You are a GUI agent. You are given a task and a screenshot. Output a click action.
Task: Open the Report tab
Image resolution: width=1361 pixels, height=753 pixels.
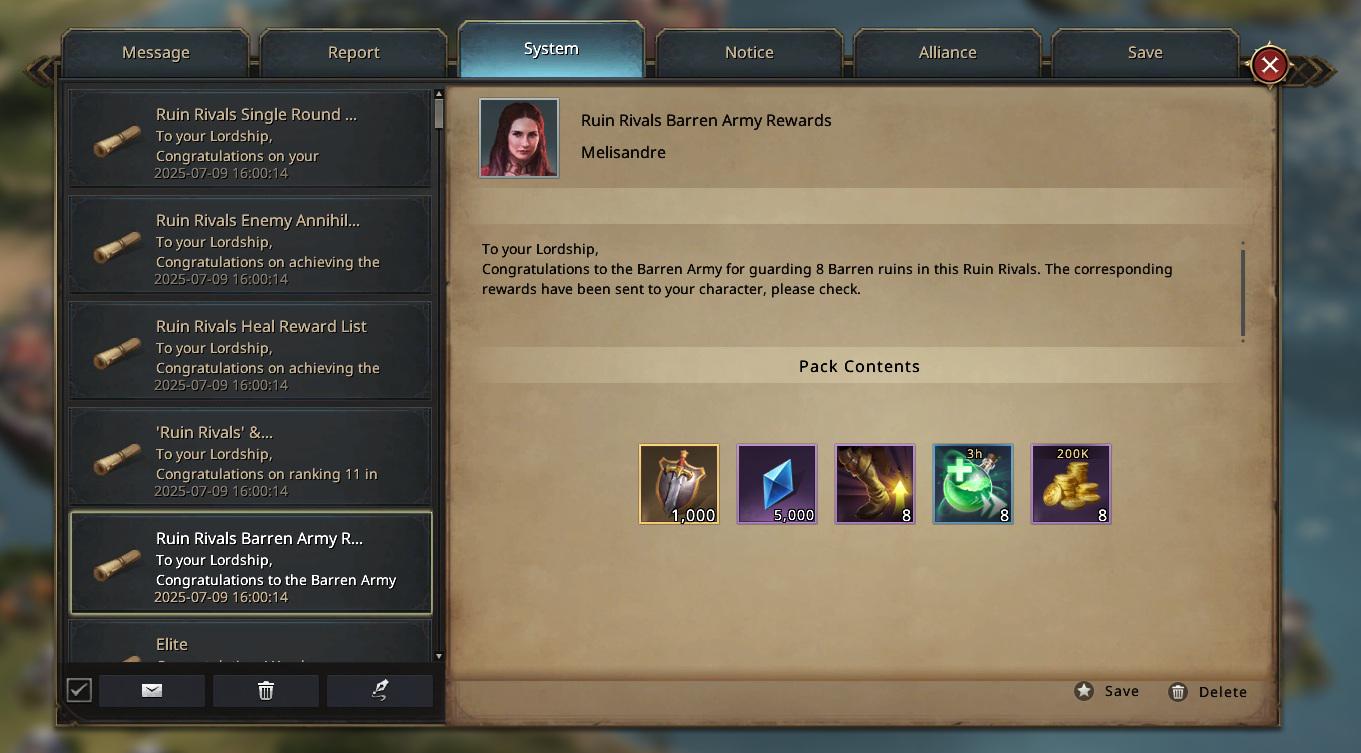(353, 53)
